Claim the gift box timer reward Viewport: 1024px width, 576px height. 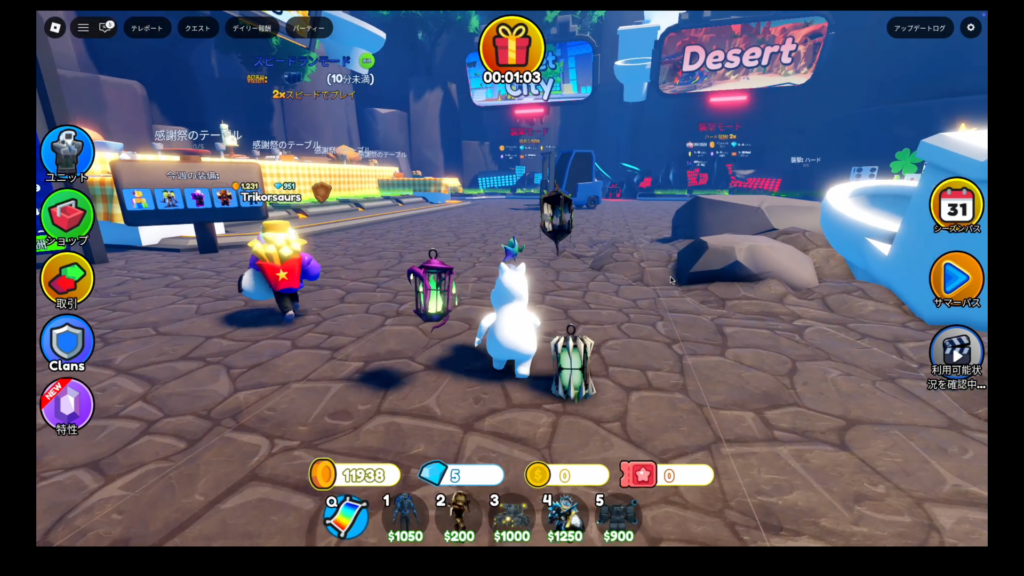coord(511,48)
